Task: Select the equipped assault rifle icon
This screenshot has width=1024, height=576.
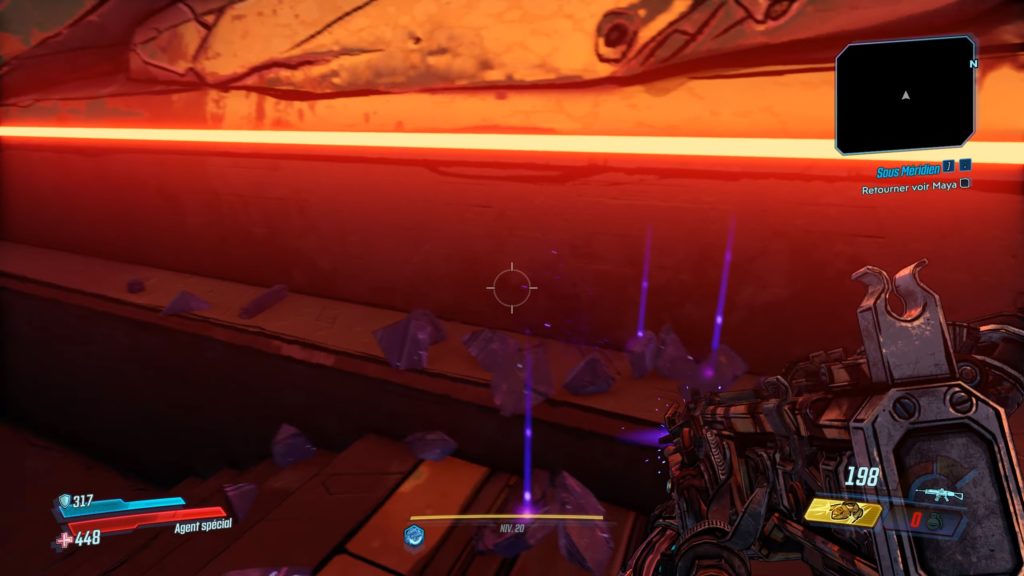Action: [x=940, y=494]
